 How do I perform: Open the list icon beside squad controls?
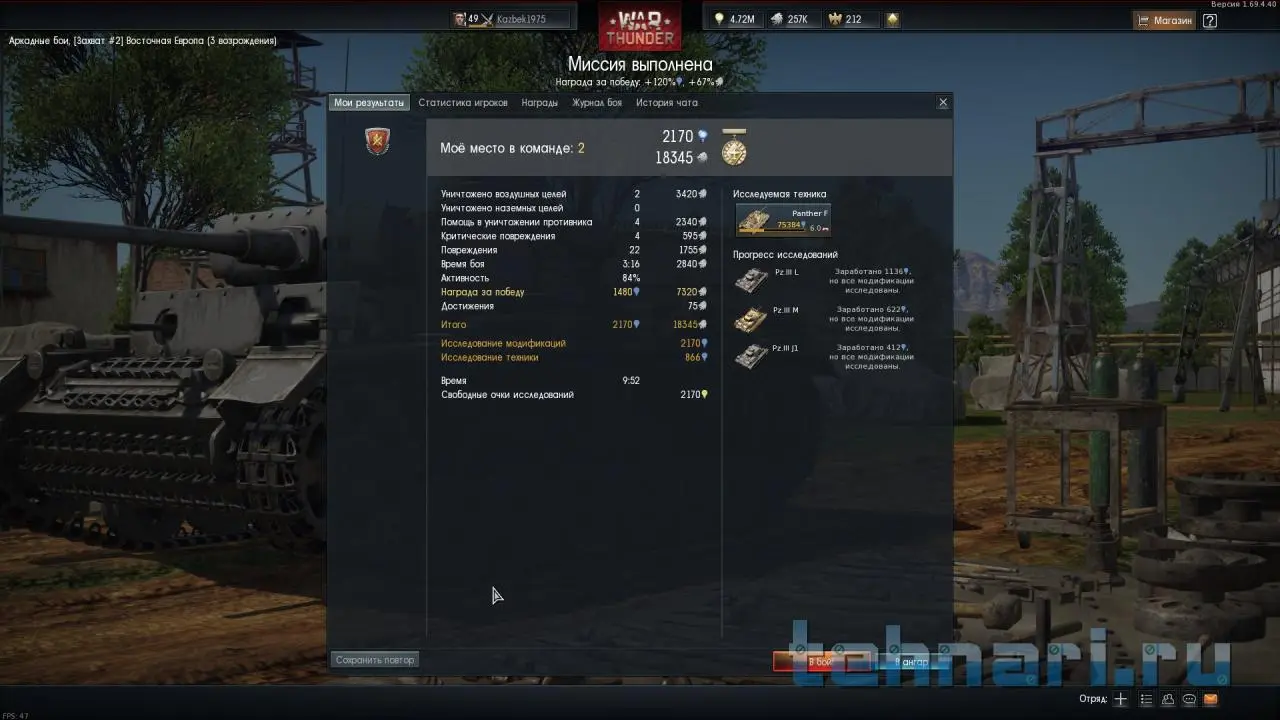click(x=1146, y=699)
